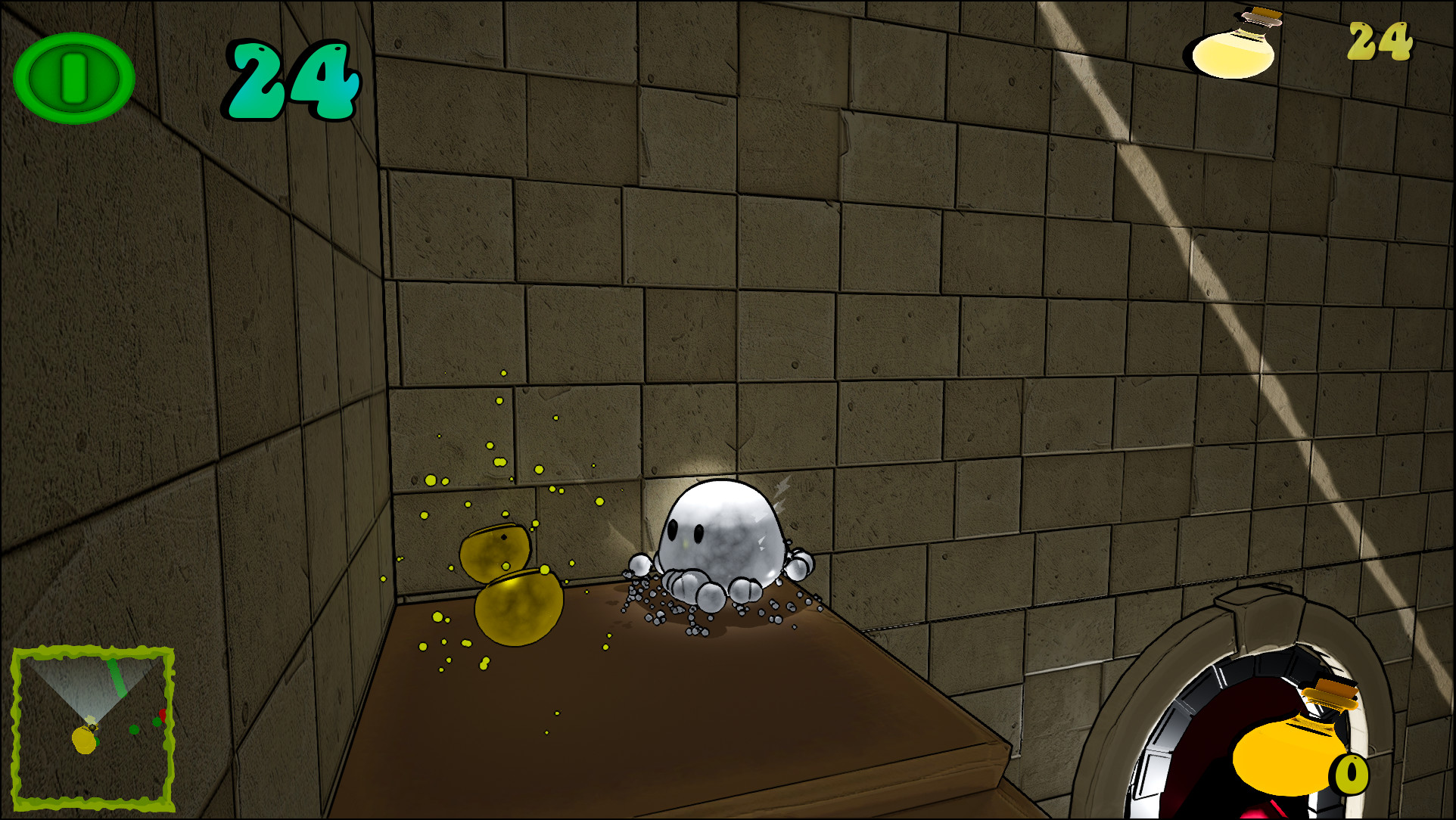The width and height of the screenshot is (1456, 820).
Task: Click the red dot on the minimap edge
Action: pyautogui.click(x=162, y=715)
